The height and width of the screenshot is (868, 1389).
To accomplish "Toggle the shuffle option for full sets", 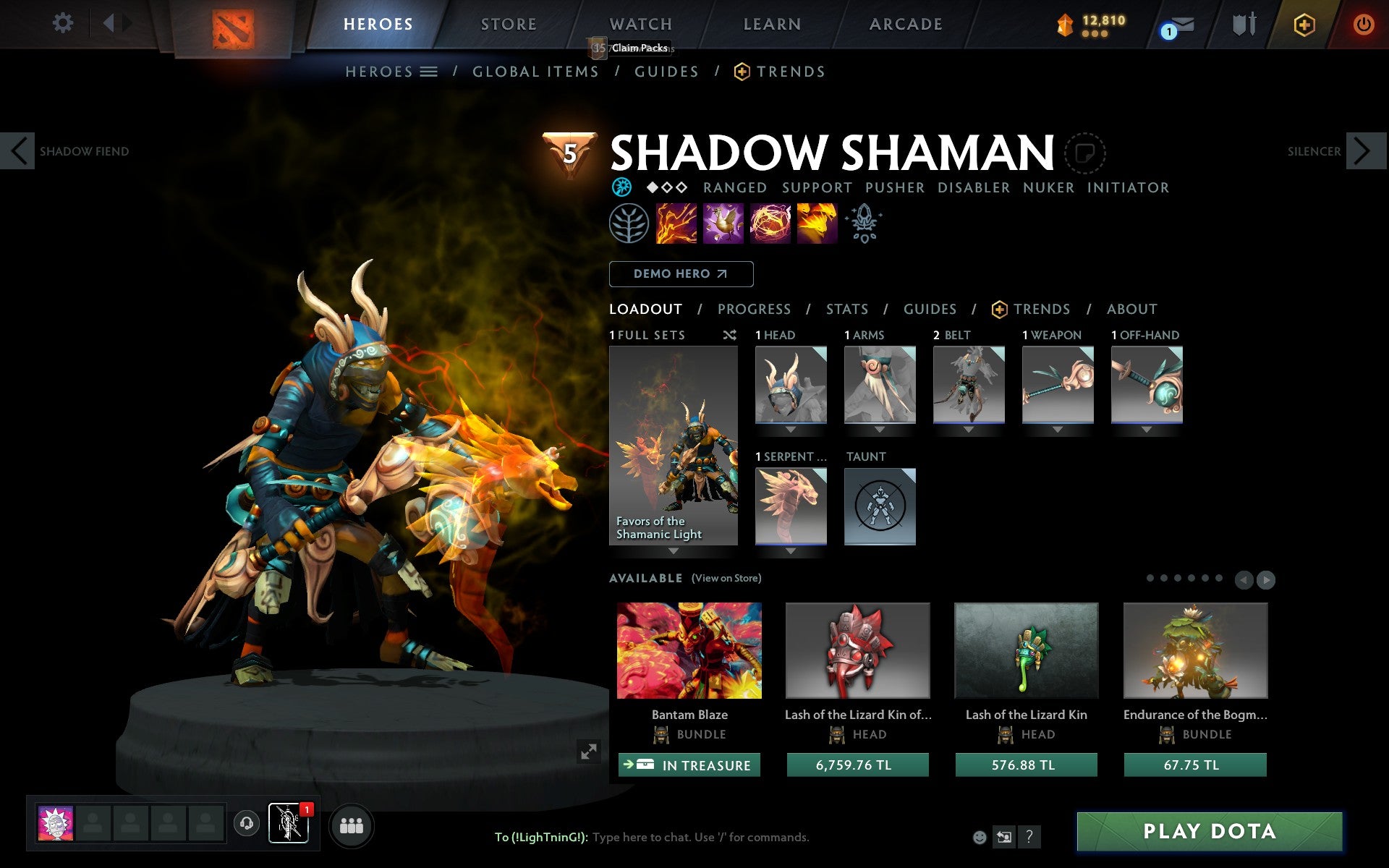I will pos(729,335).
